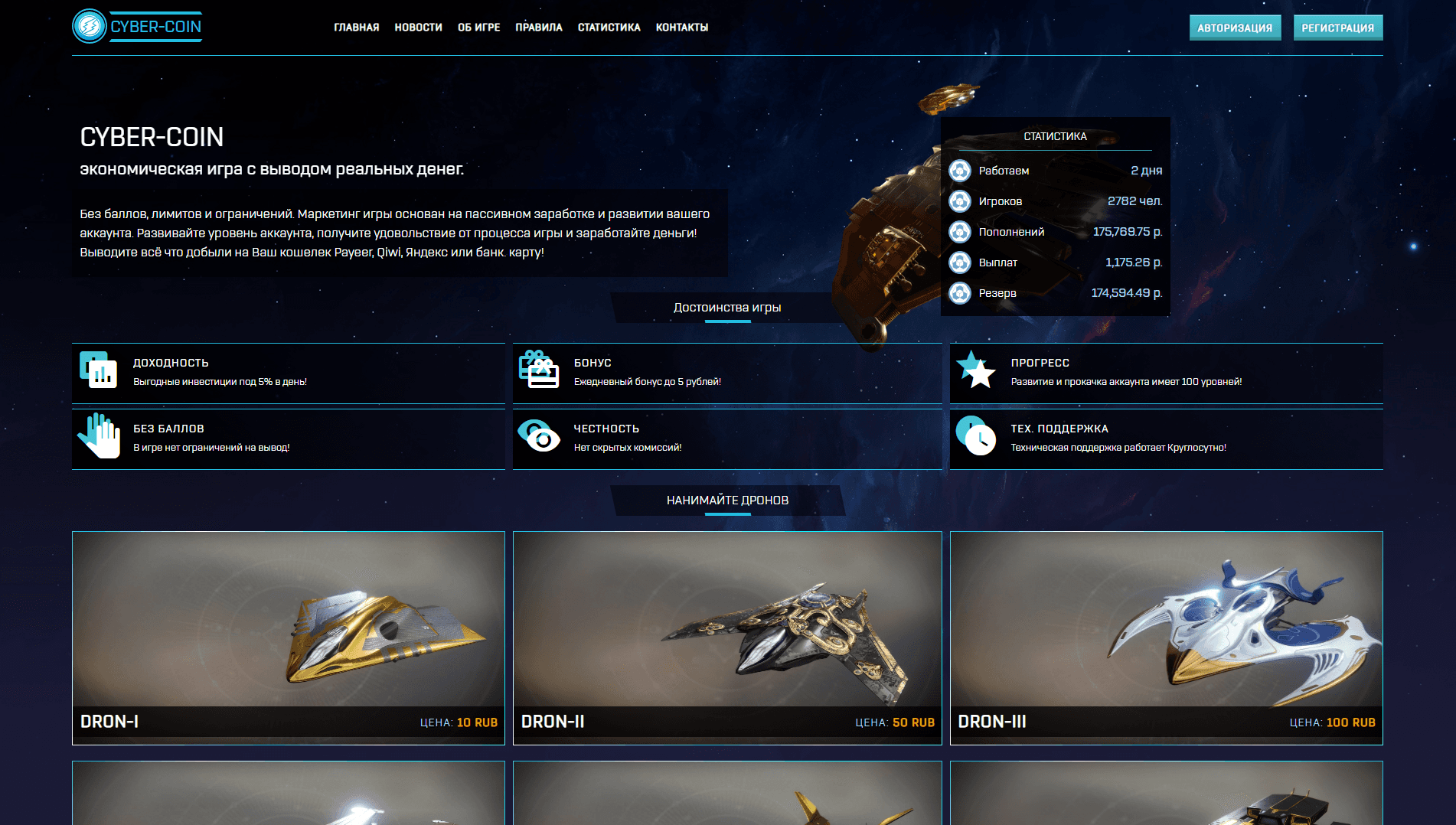Viewport: 1456px width, 825px height.
Task: Pick the DRON-III drone card
Action: [x=1166, y=637]
